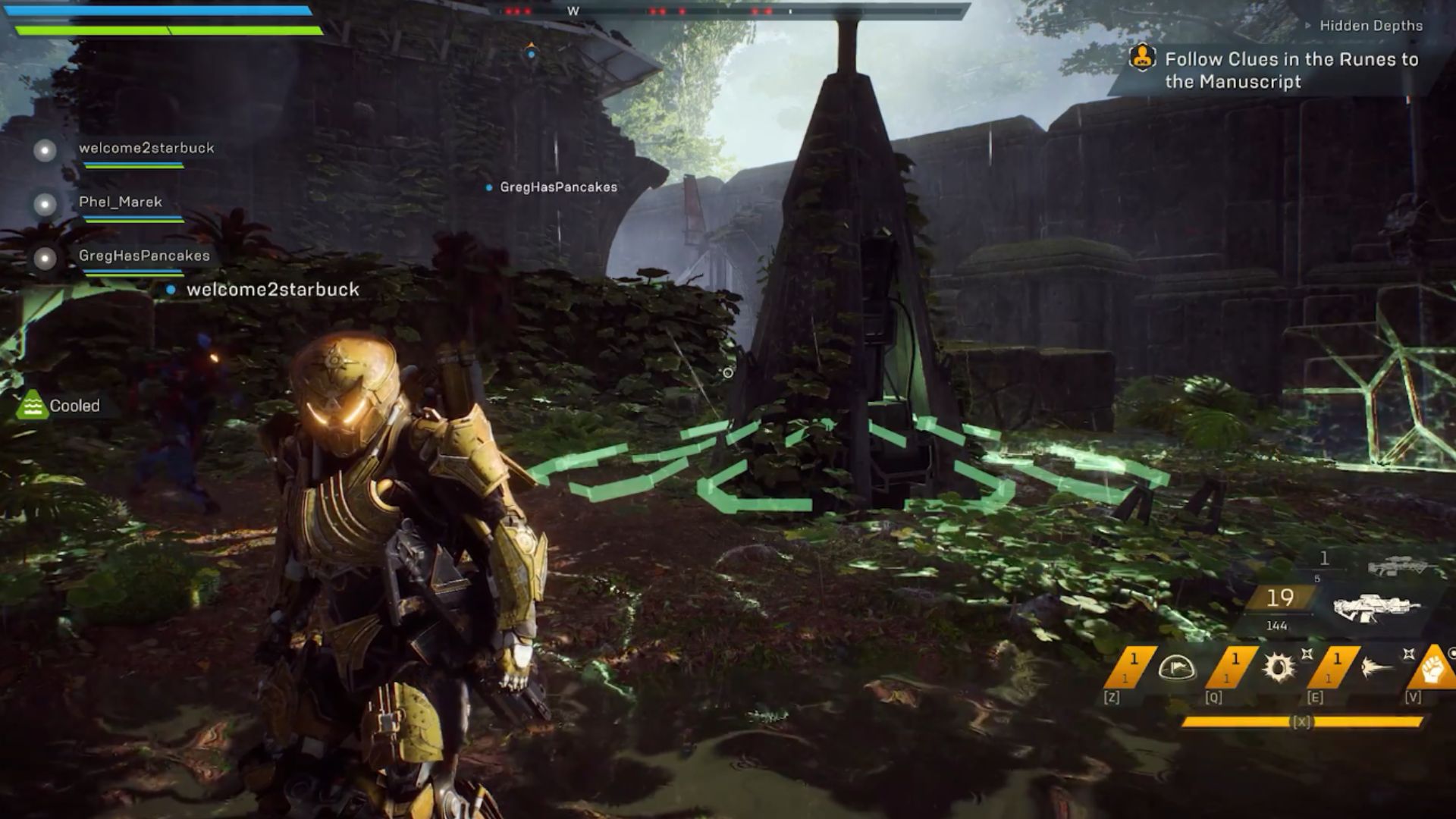Click the Cooled status effect icon
The width and height of the screenshot is (1456, 819).
click(31, 406)
